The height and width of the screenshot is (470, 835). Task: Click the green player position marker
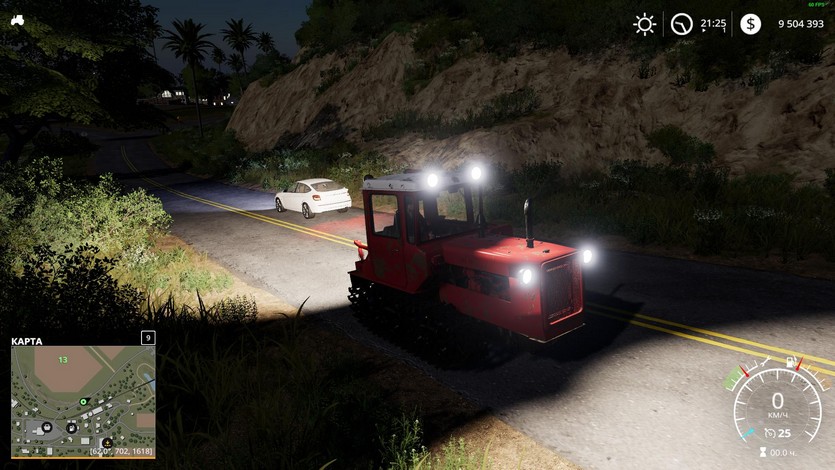[84, 402]
